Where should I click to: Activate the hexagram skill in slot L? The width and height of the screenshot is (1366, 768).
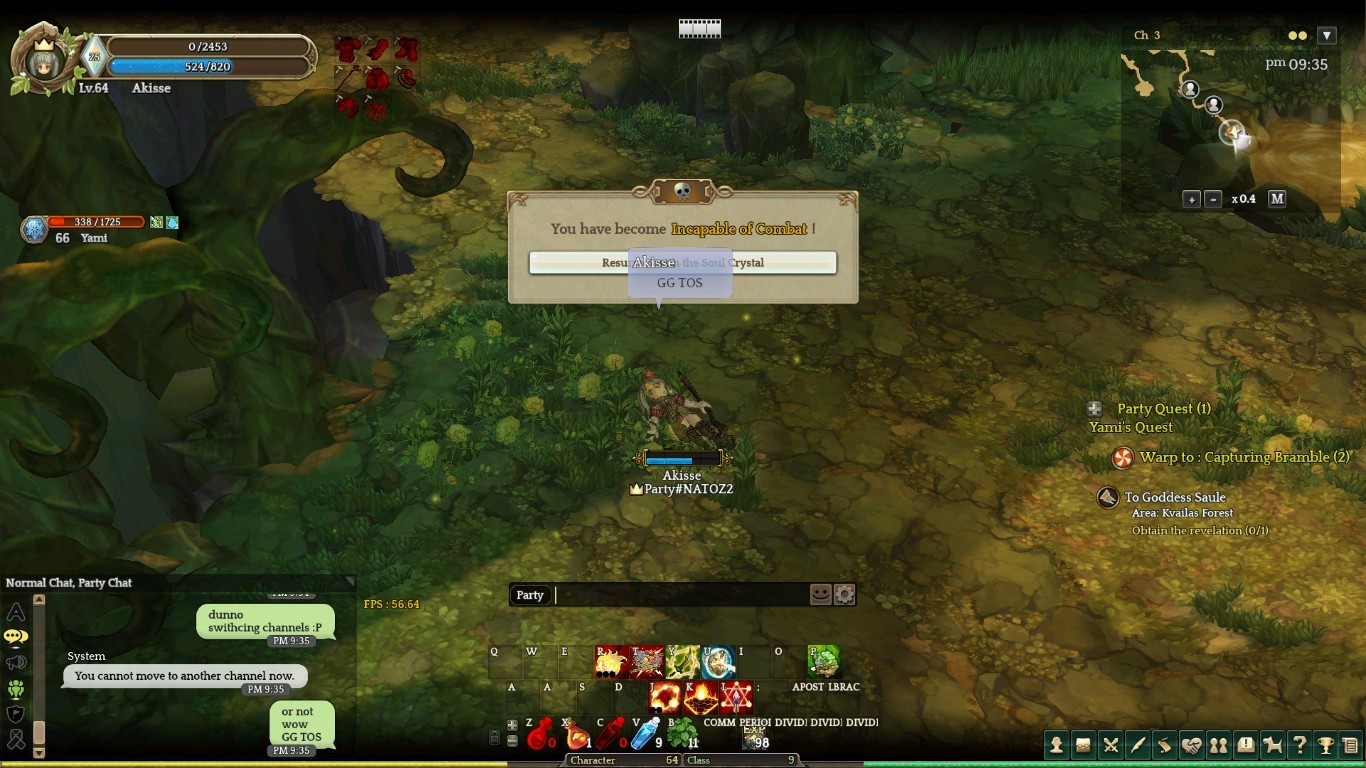click(x=737, y=696)
